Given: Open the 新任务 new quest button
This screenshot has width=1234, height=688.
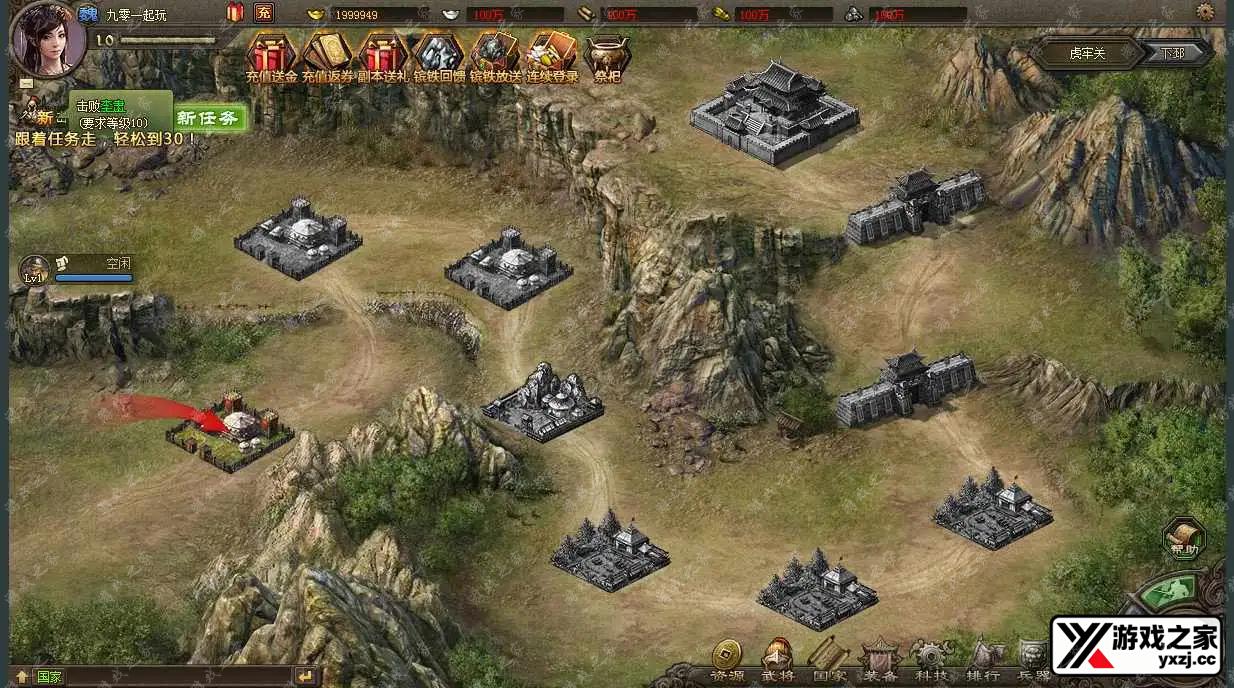Looking at the screenshot, I should [x=209, y=118].
